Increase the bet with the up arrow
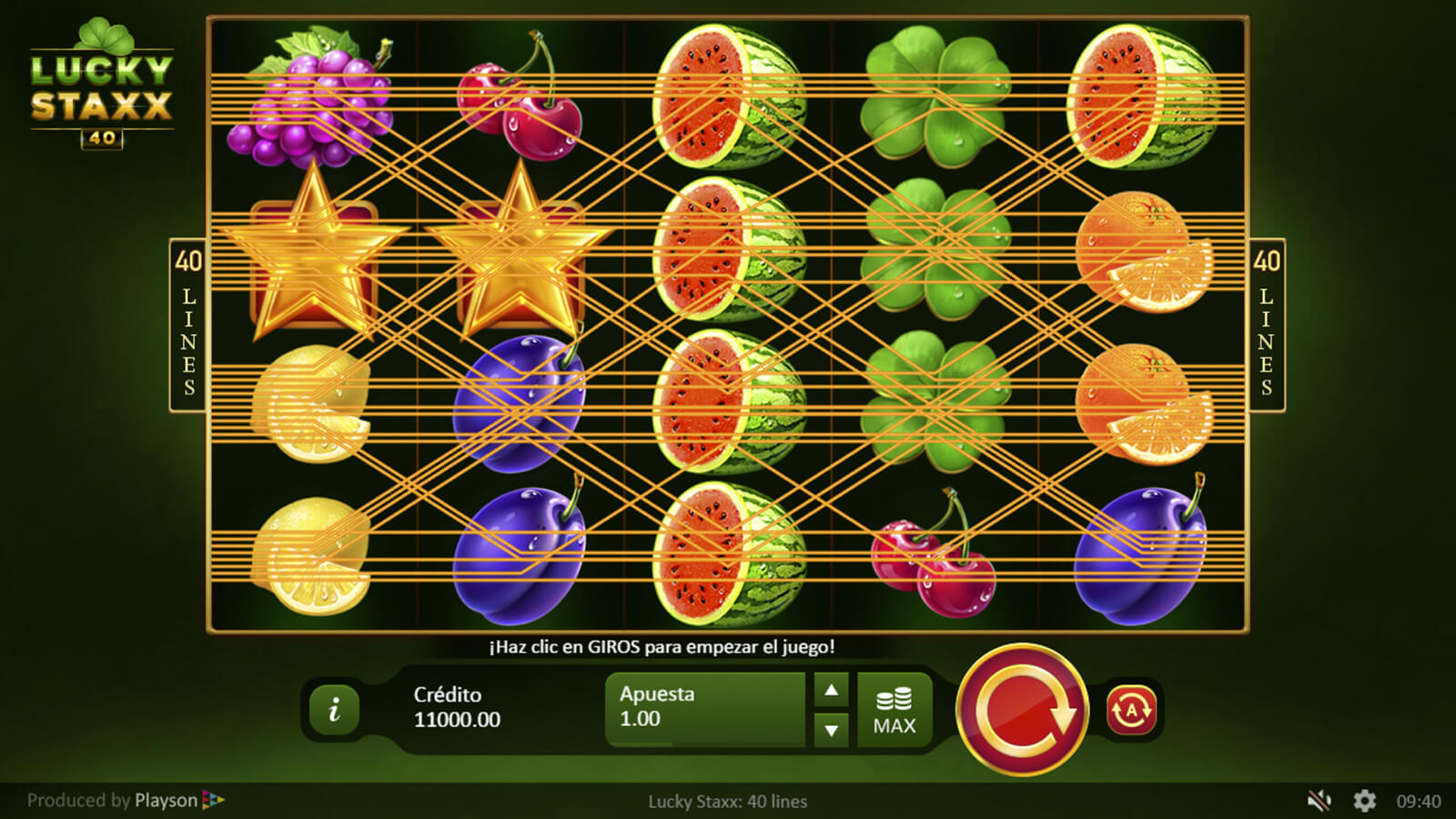1456x819 pixels. click(831, 691)
